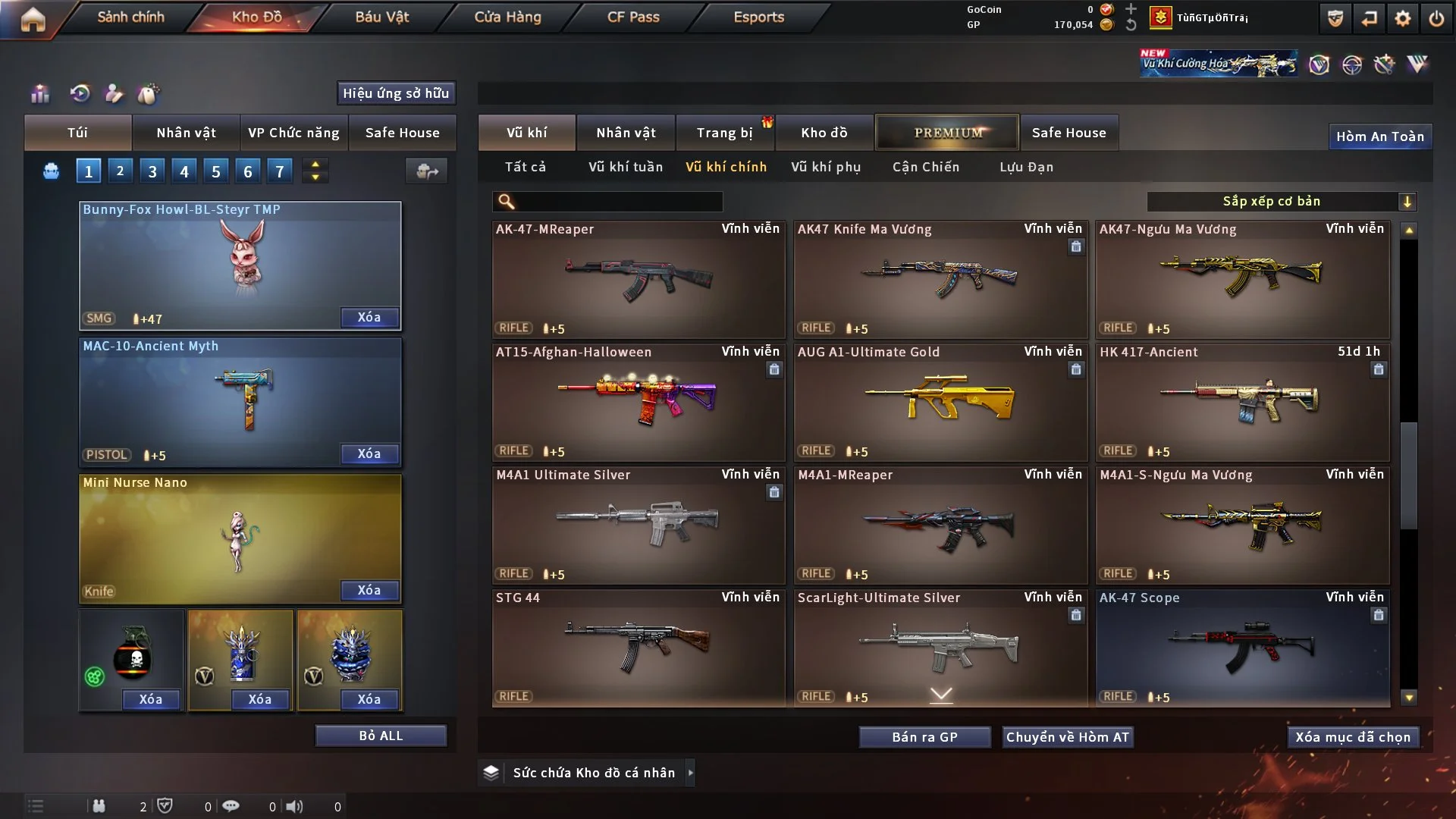Go to Sảnh chính lobby
Image resolution: width=1456 pixels, height=819 pixels.
pyautogui.click(x=130, y=17)
